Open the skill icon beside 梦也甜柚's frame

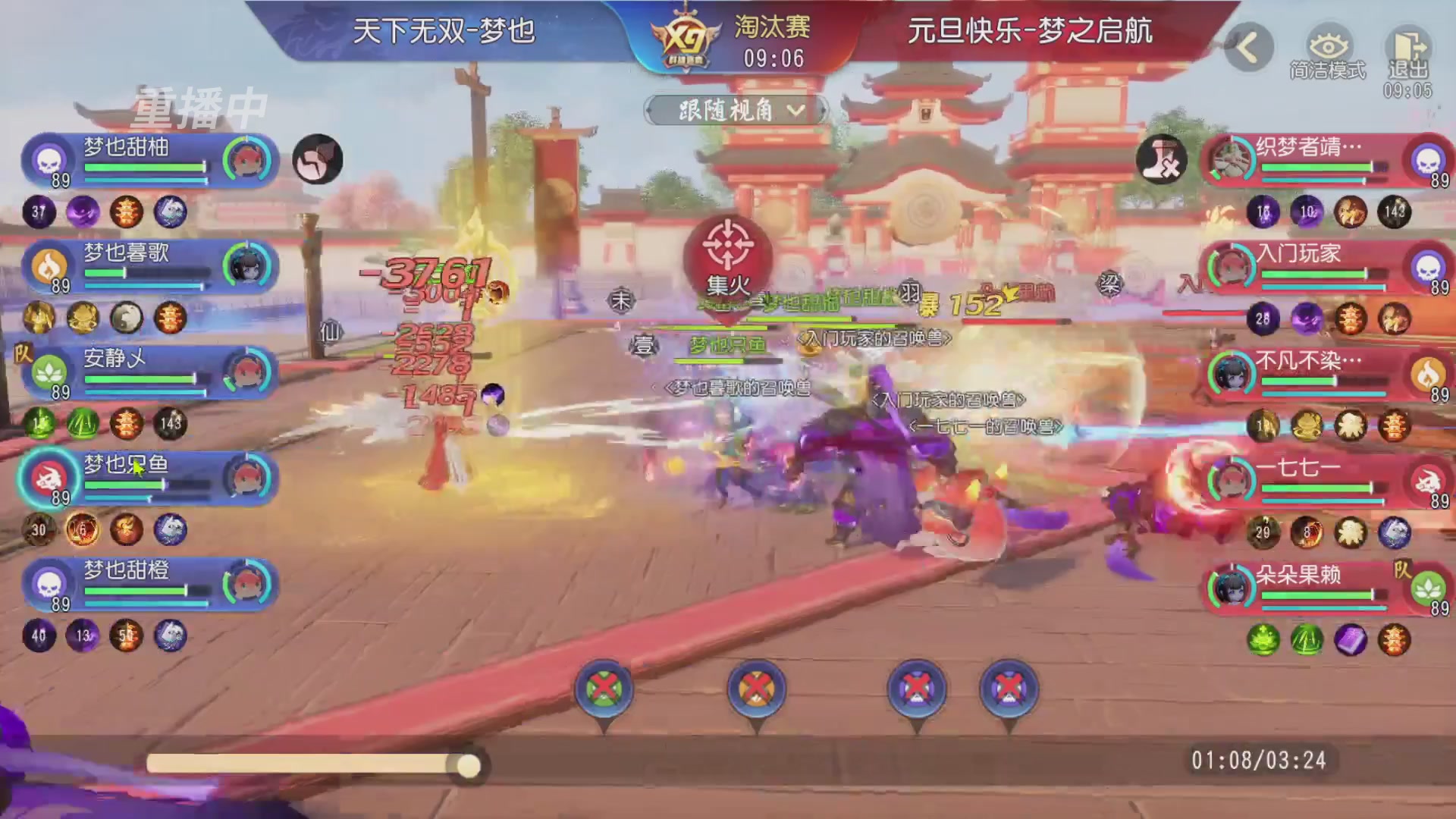click(x=317, y=159)
